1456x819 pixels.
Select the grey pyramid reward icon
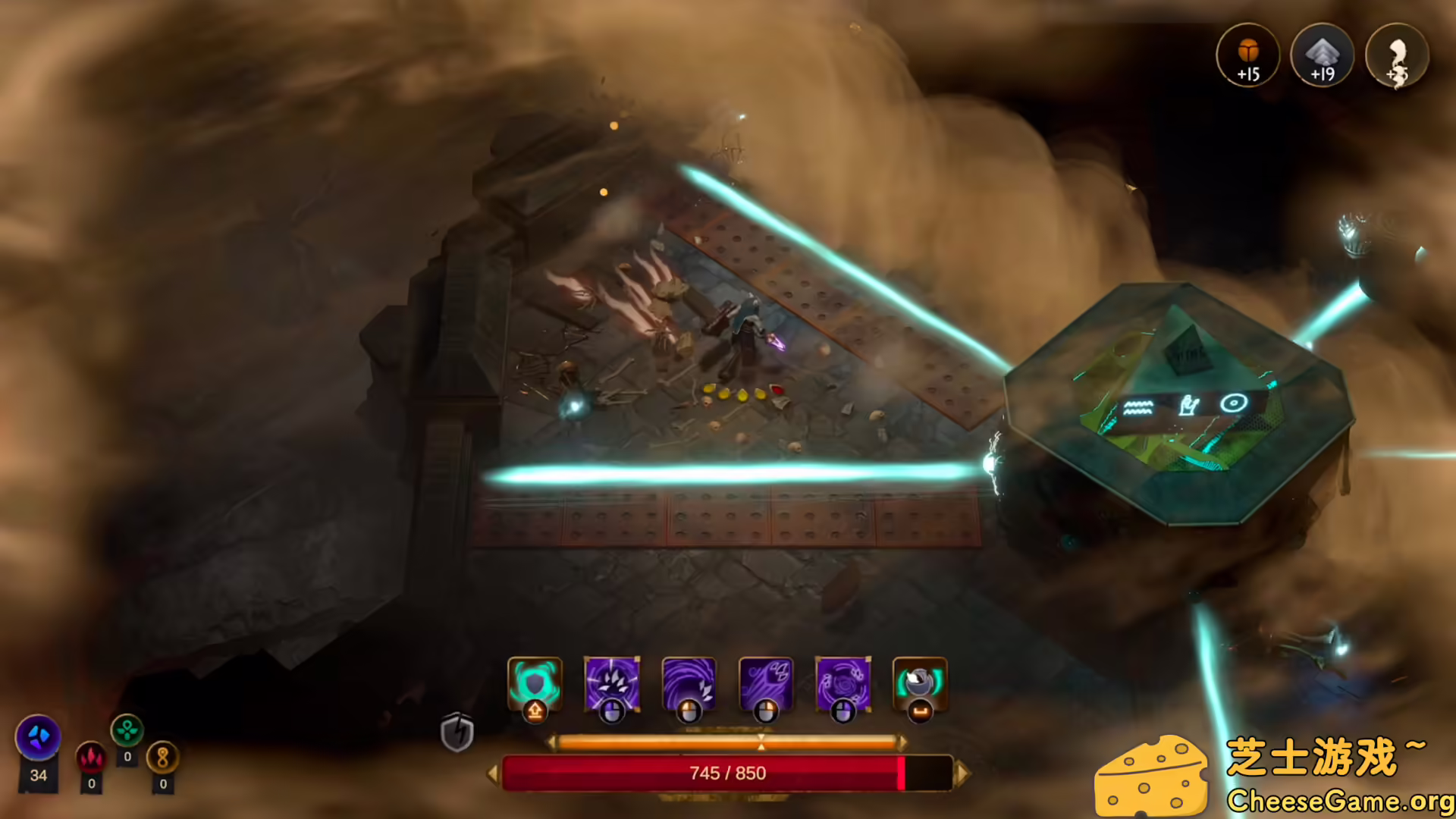(x=1323, y=55)
